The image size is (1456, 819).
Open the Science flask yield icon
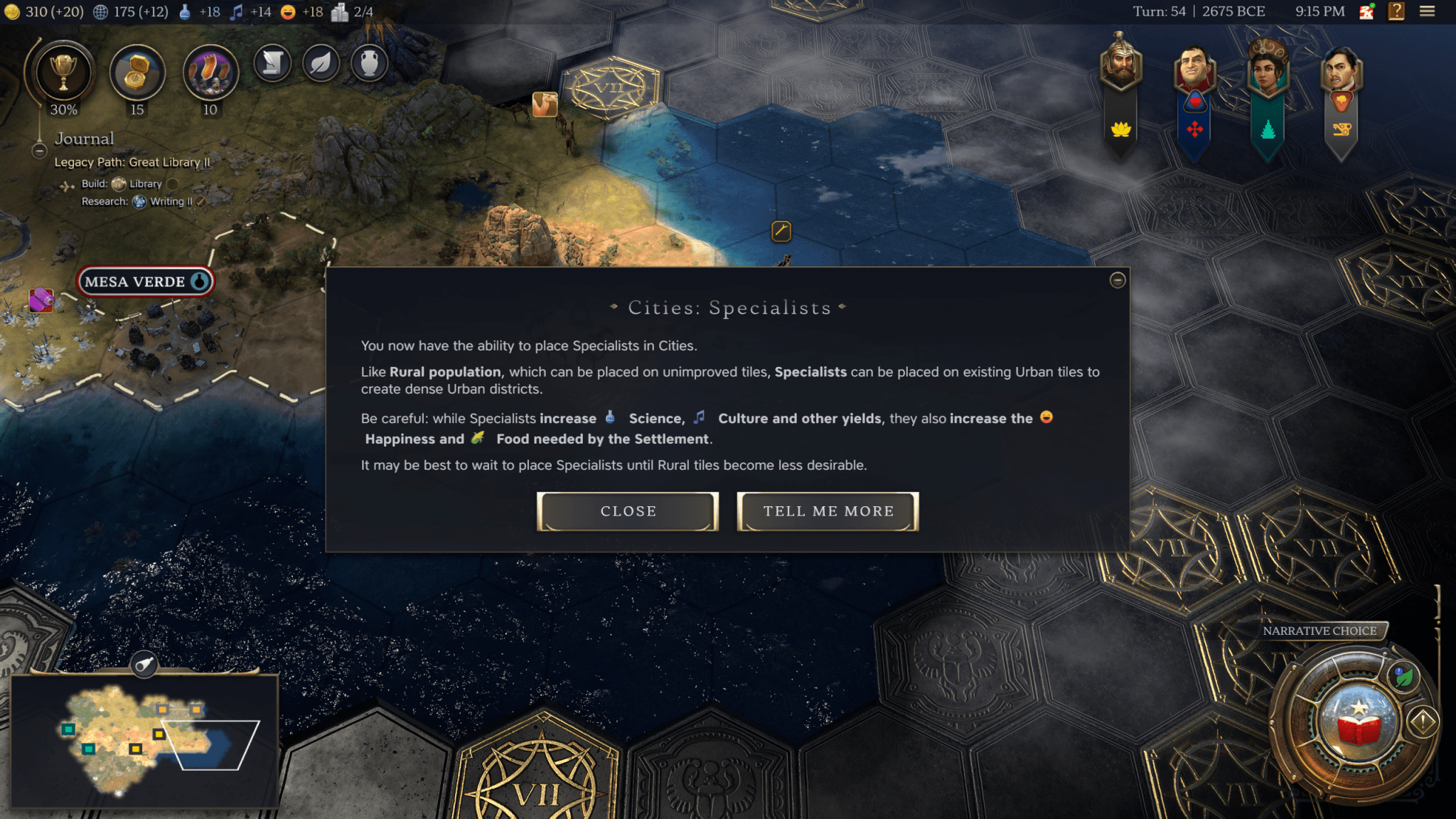click(183, 11)
